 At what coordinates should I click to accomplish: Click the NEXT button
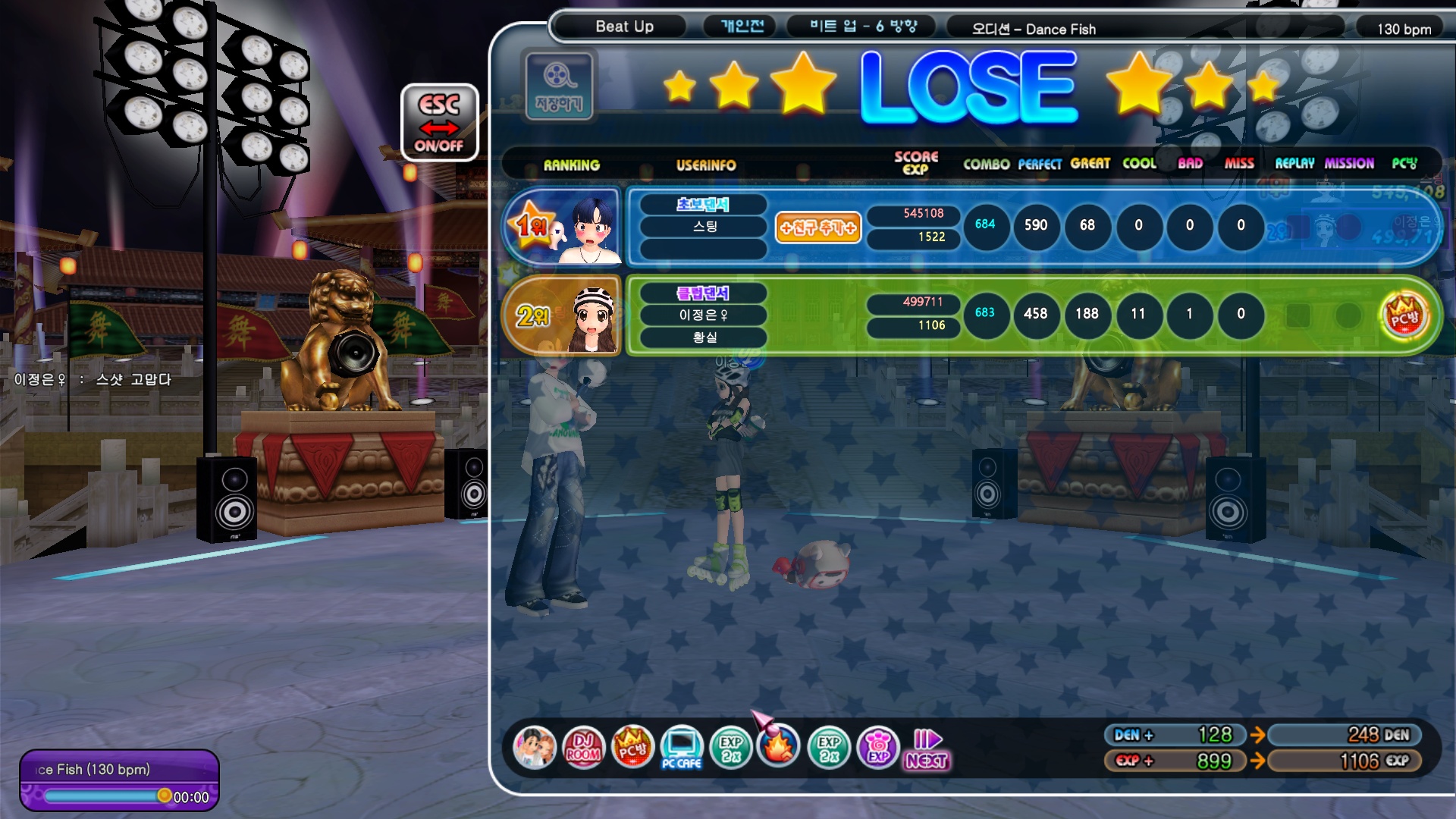[927, 749]
